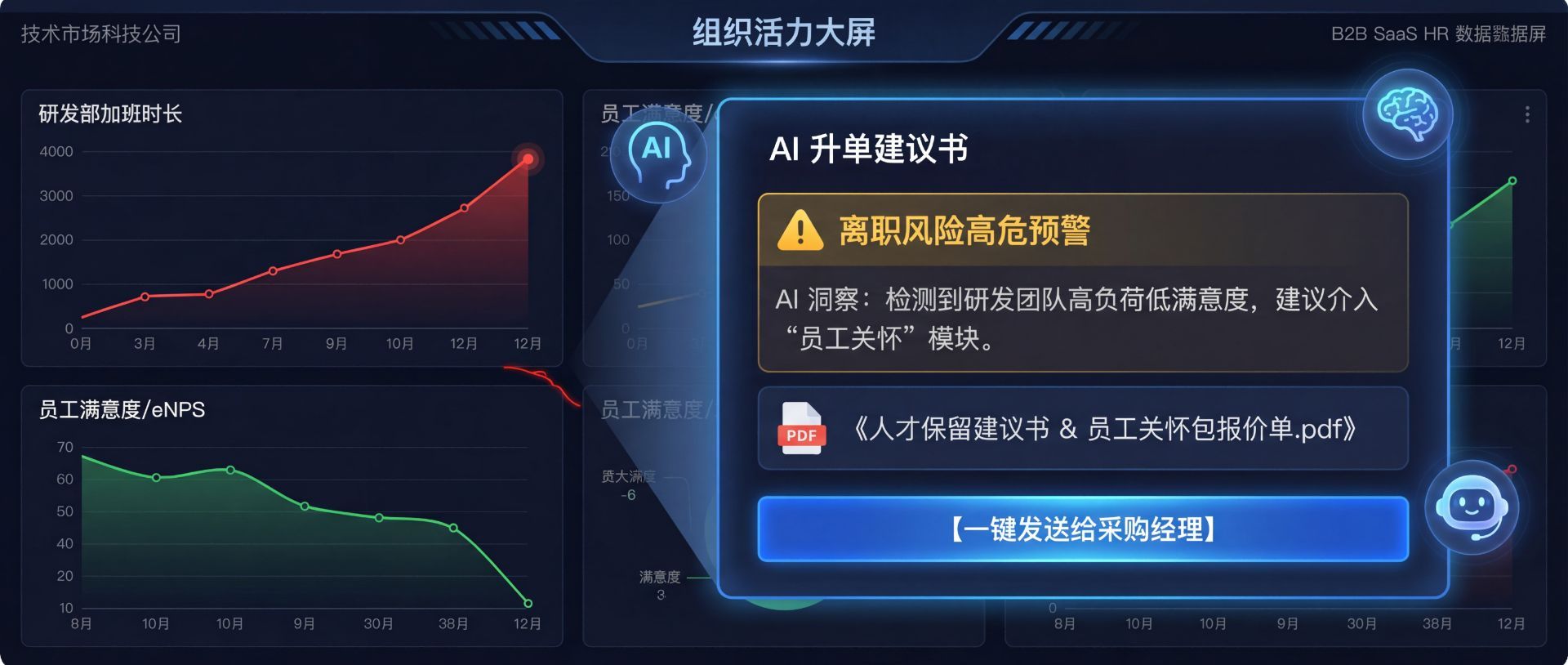Open the three-dot menu in the top-right corner
The image size is (1568, 665).
[1529, 116]
